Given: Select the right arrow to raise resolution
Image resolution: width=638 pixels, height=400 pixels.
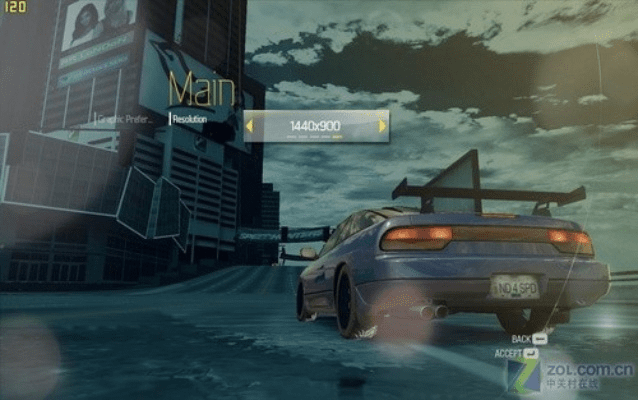Looking at the screenshot, I should (382, 125).
